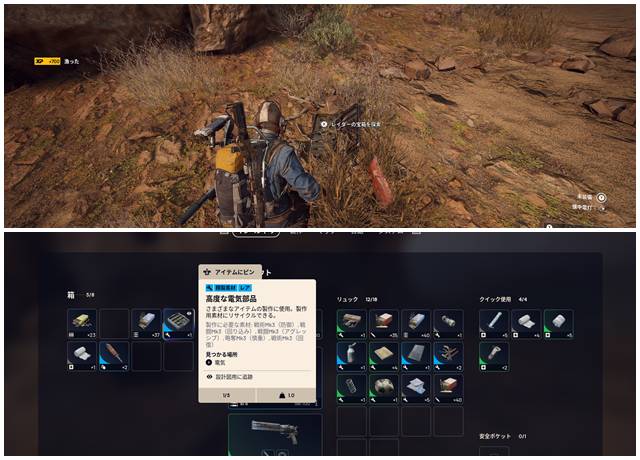Select the revolver weapon slot

(x=274, y=432)
